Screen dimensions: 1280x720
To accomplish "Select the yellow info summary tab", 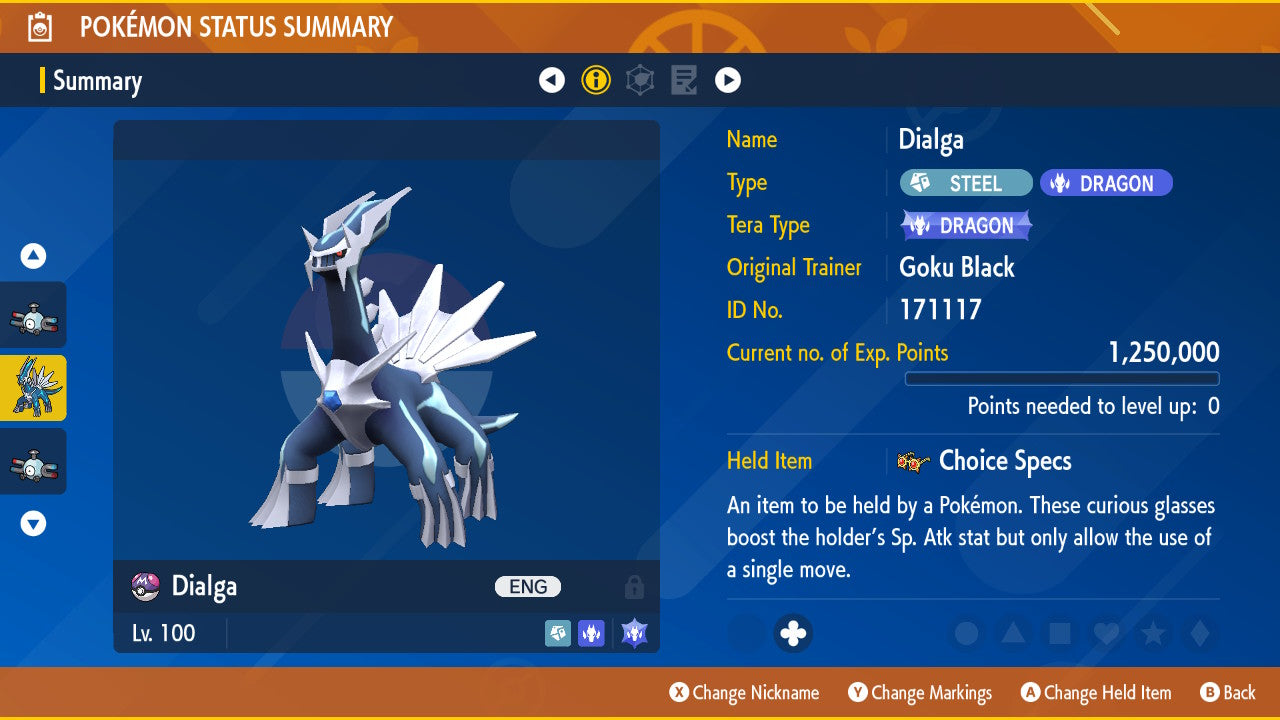I will [x=596, y=80].
